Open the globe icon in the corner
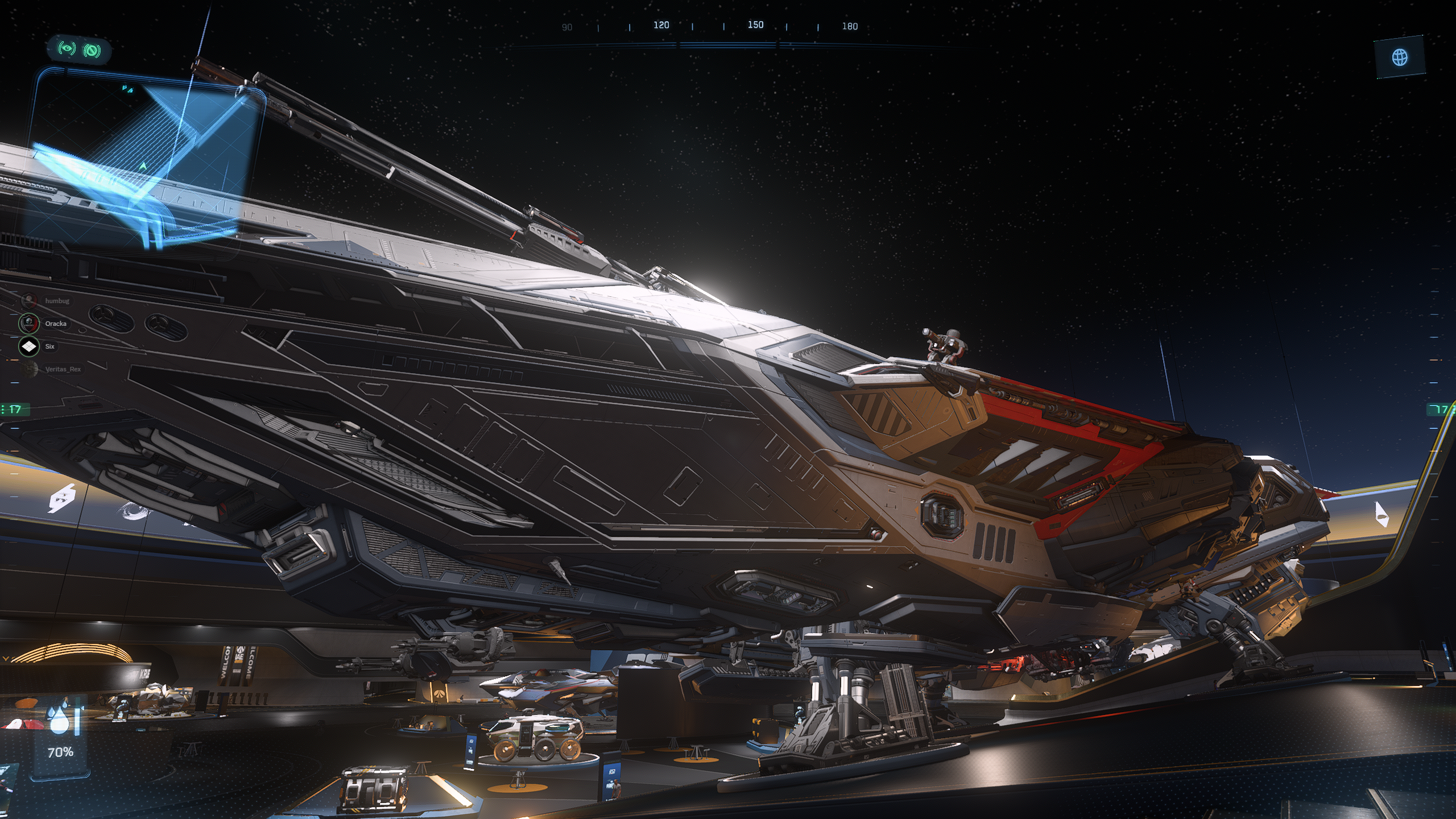The image size is (1456, 819). click(1400, 57)
